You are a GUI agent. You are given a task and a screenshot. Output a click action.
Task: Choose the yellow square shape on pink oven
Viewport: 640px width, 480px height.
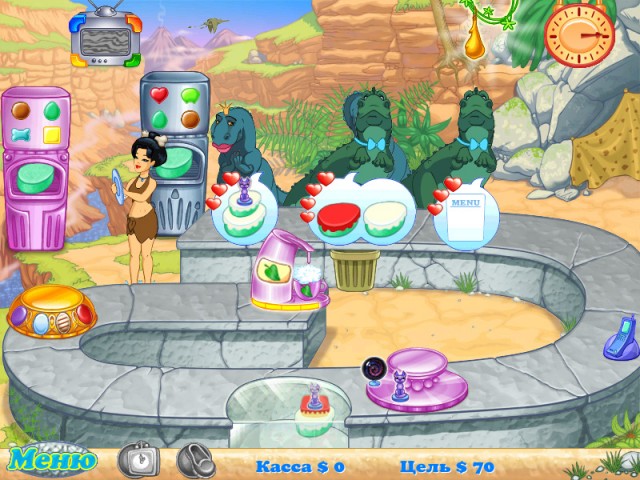pyautogui.click(x=52, y=134)
